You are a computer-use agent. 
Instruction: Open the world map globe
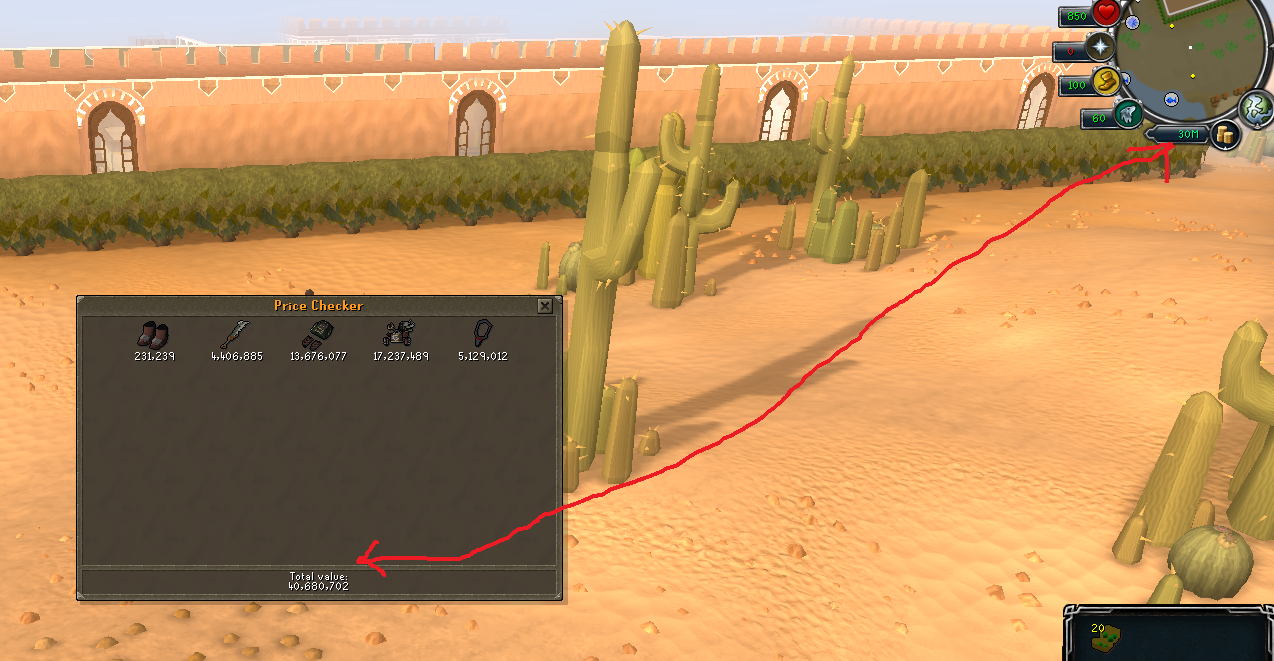pyautogui.click(x=1254, y=106)
